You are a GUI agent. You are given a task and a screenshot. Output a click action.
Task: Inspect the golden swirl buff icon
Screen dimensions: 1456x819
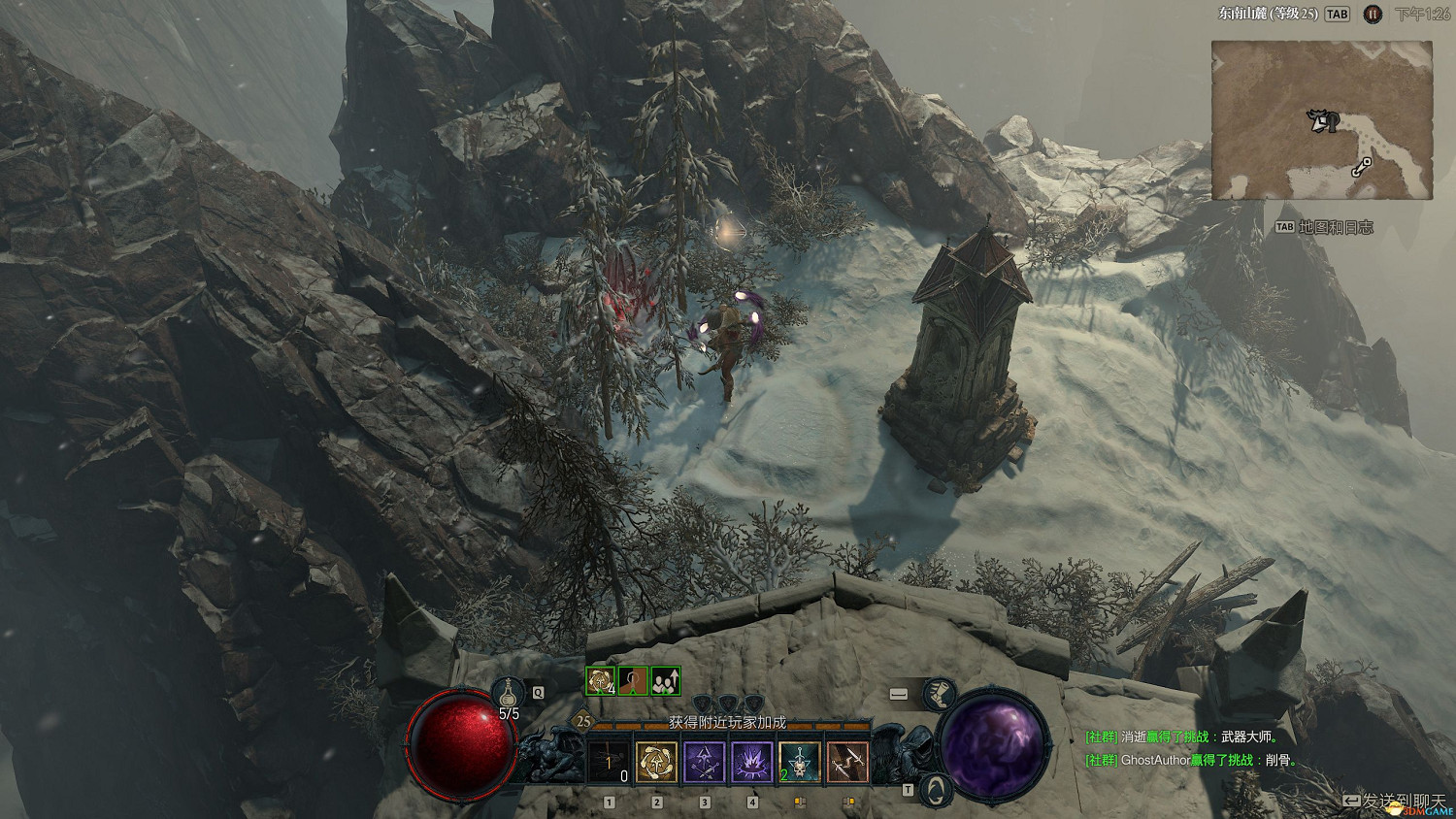pos(601,681)
